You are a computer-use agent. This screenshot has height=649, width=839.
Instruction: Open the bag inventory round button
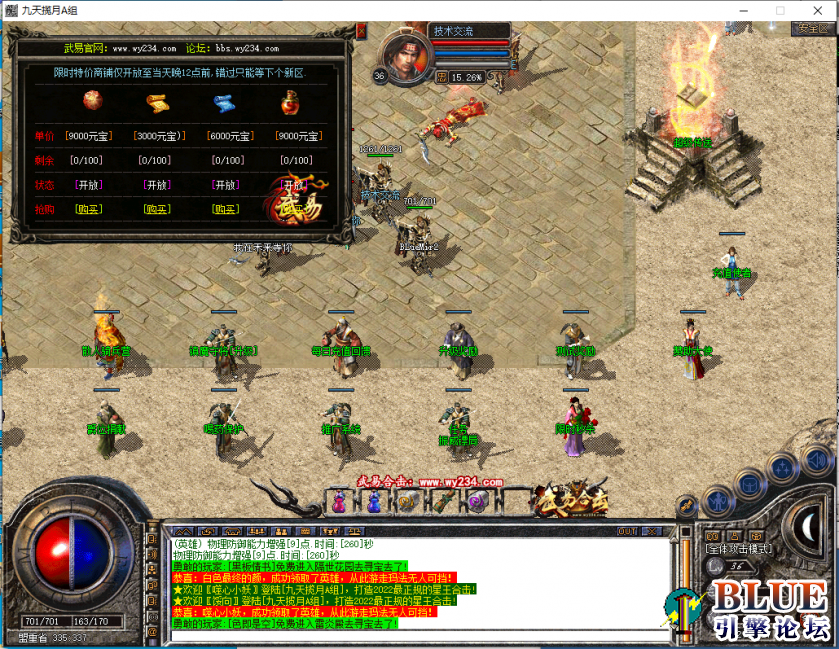pyautogui.click(x=749, y=483)
